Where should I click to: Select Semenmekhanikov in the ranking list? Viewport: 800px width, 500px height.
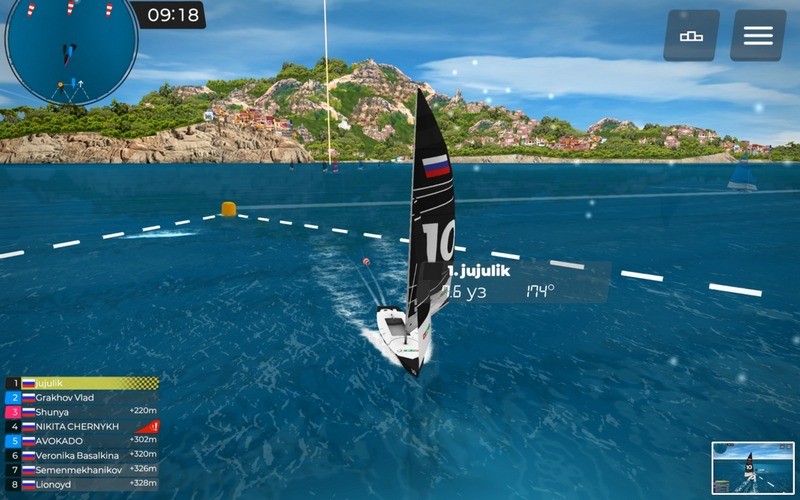[80, 469]
